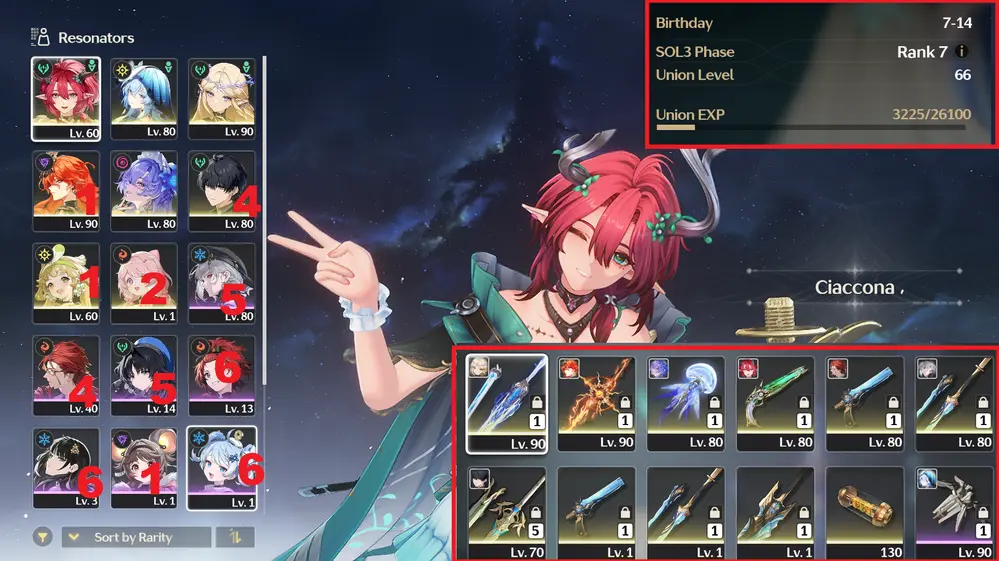Toggle the sort order arrows button

coord(235,537)
